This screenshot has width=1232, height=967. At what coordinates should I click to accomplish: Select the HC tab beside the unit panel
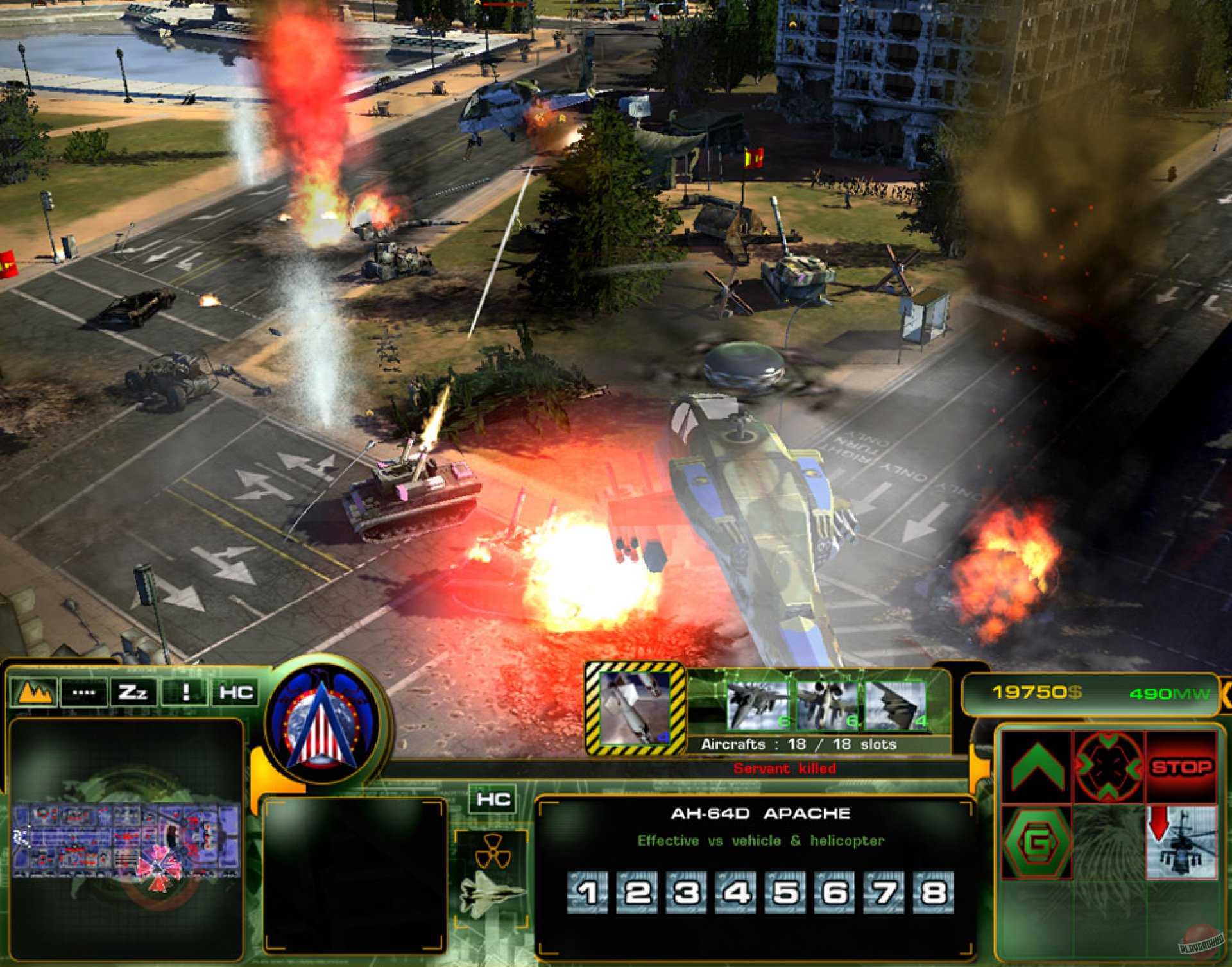point(493,800)
